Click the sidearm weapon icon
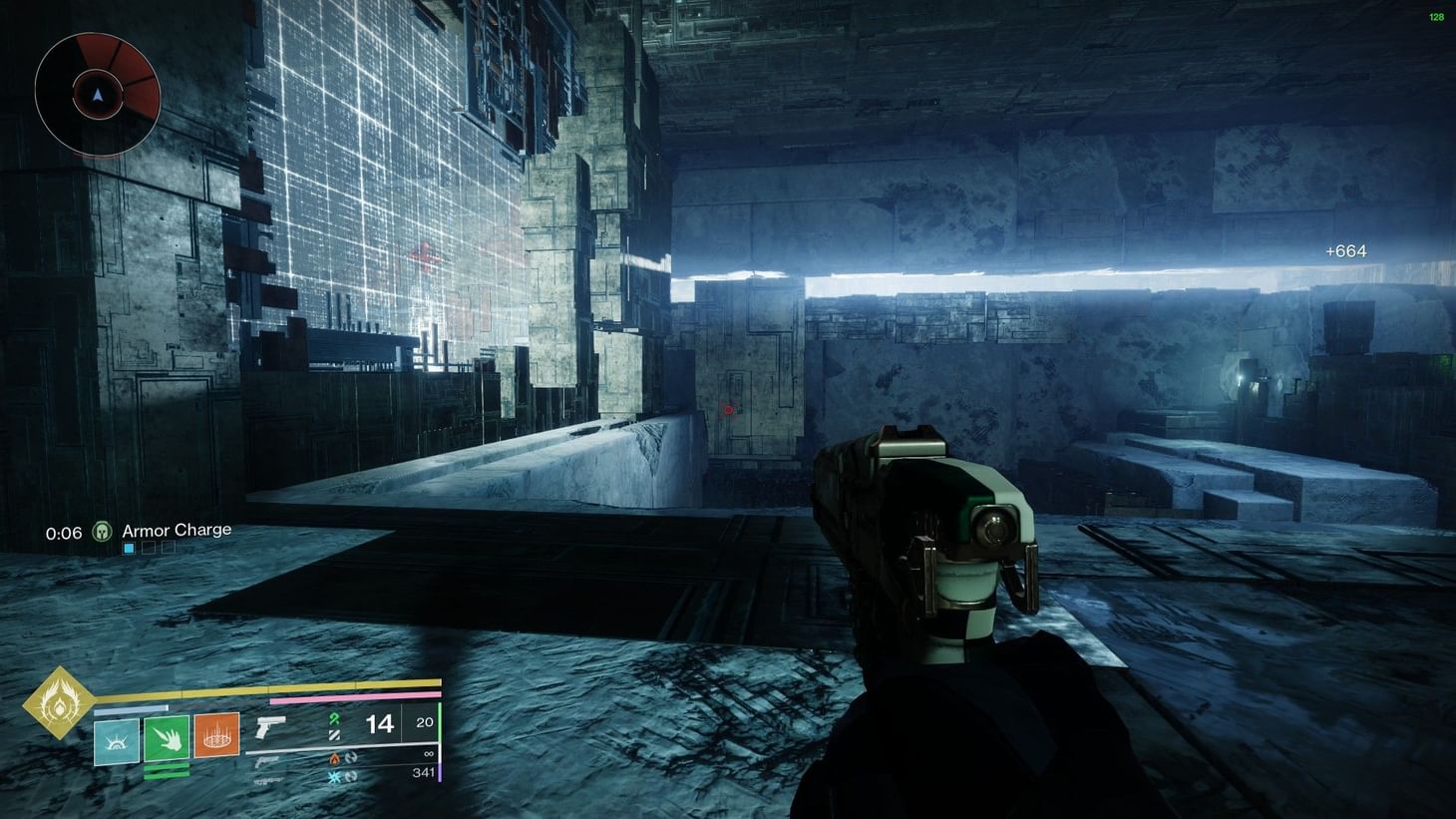The image size is (1456, 819). point(266,763)
